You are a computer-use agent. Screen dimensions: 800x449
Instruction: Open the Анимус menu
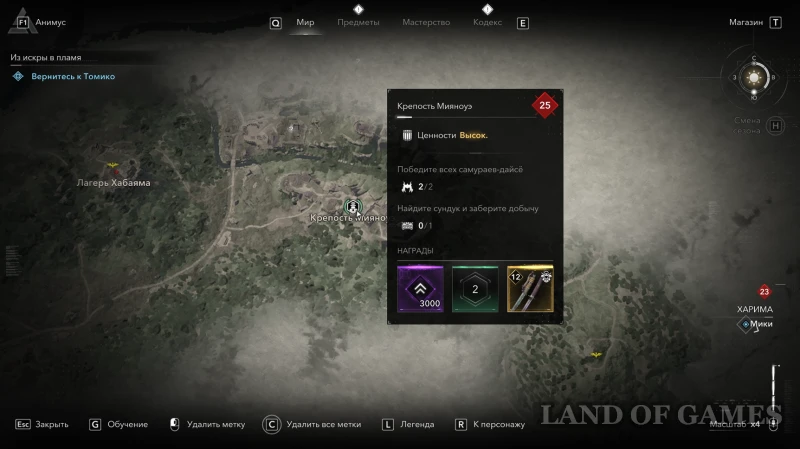[x=50, y=22]
